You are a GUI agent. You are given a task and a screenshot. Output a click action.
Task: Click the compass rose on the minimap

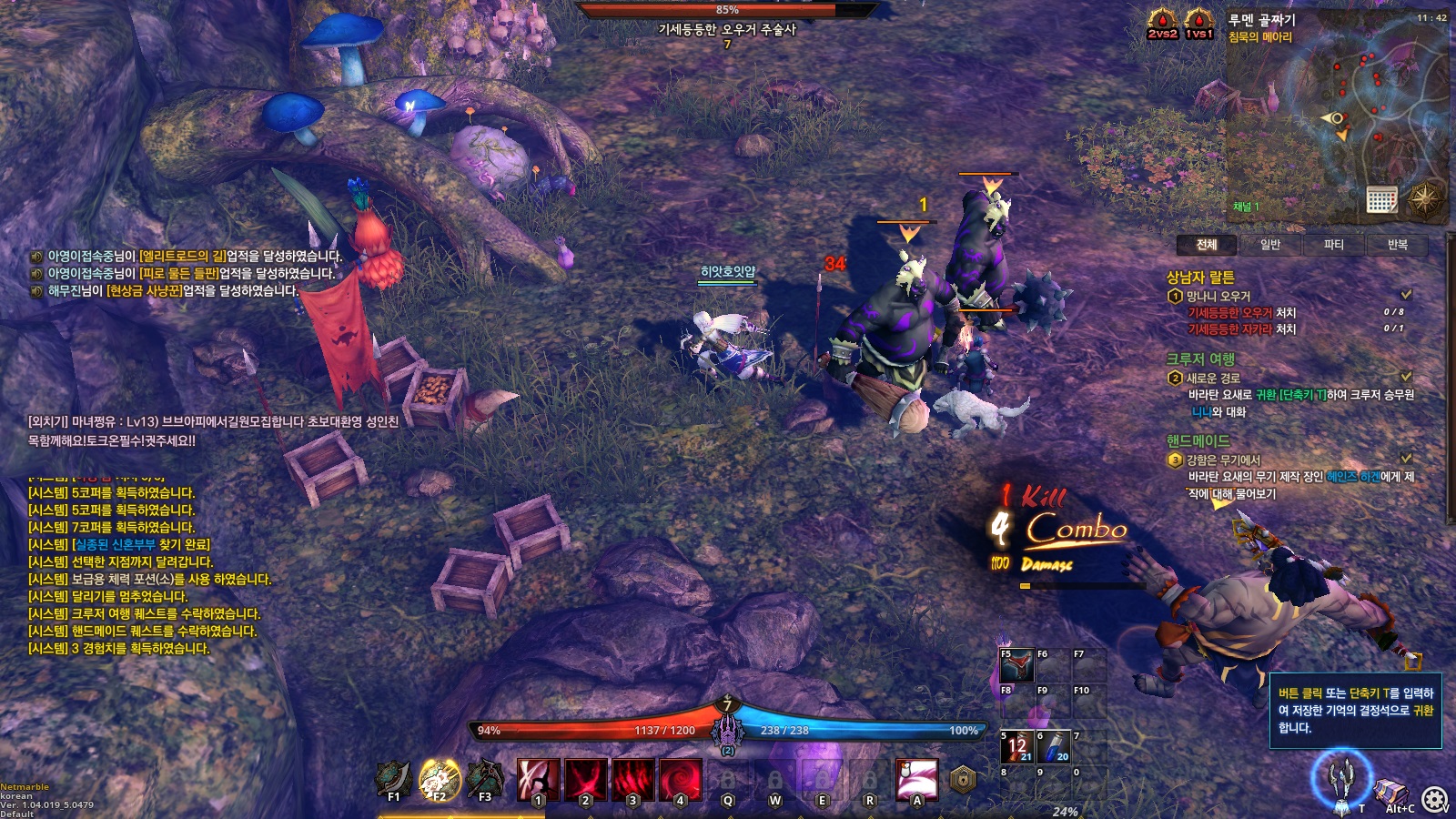point(1425,197)
